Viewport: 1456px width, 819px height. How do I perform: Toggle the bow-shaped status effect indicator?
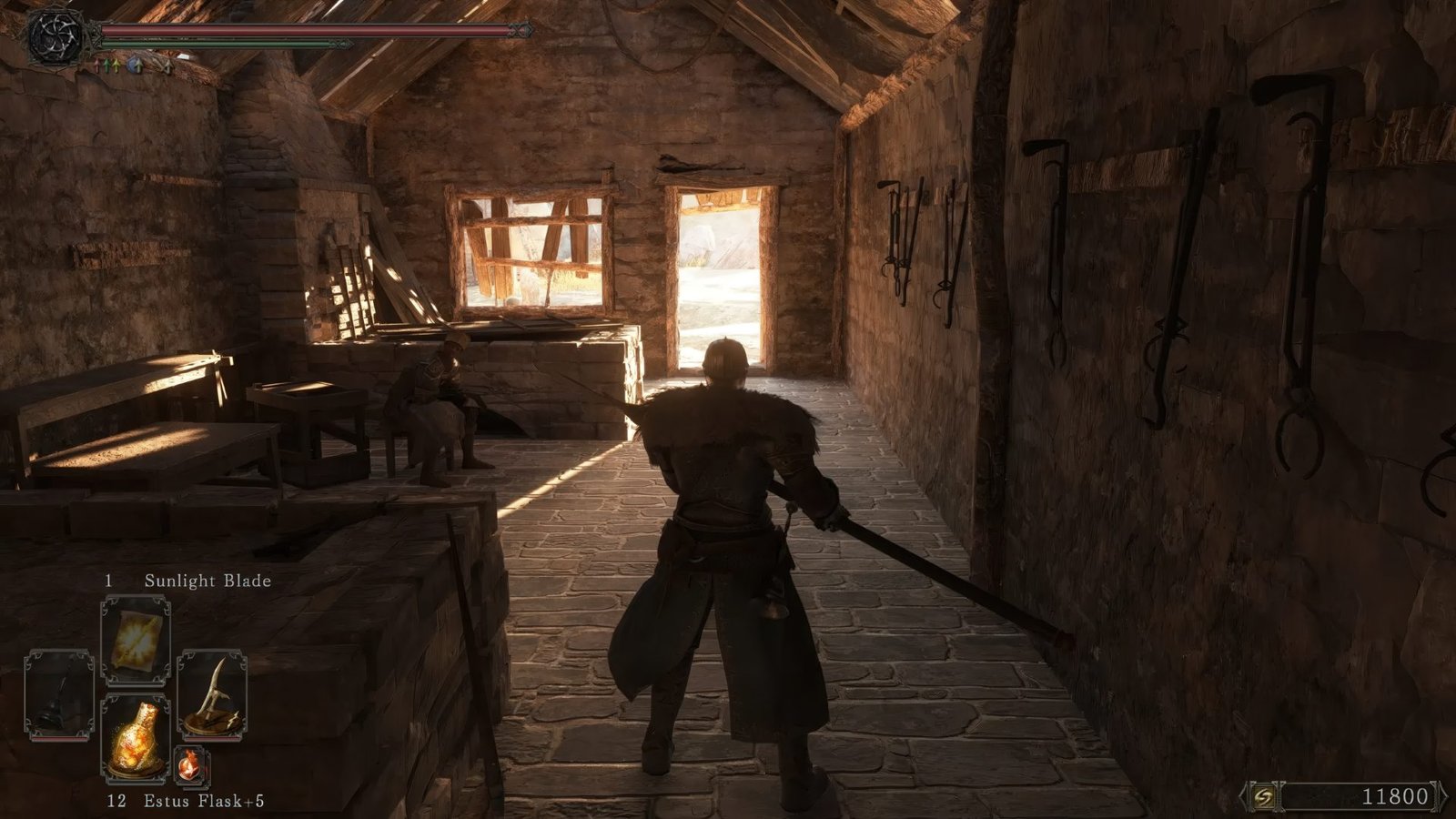pyautogui.click(x=167, y=65)
